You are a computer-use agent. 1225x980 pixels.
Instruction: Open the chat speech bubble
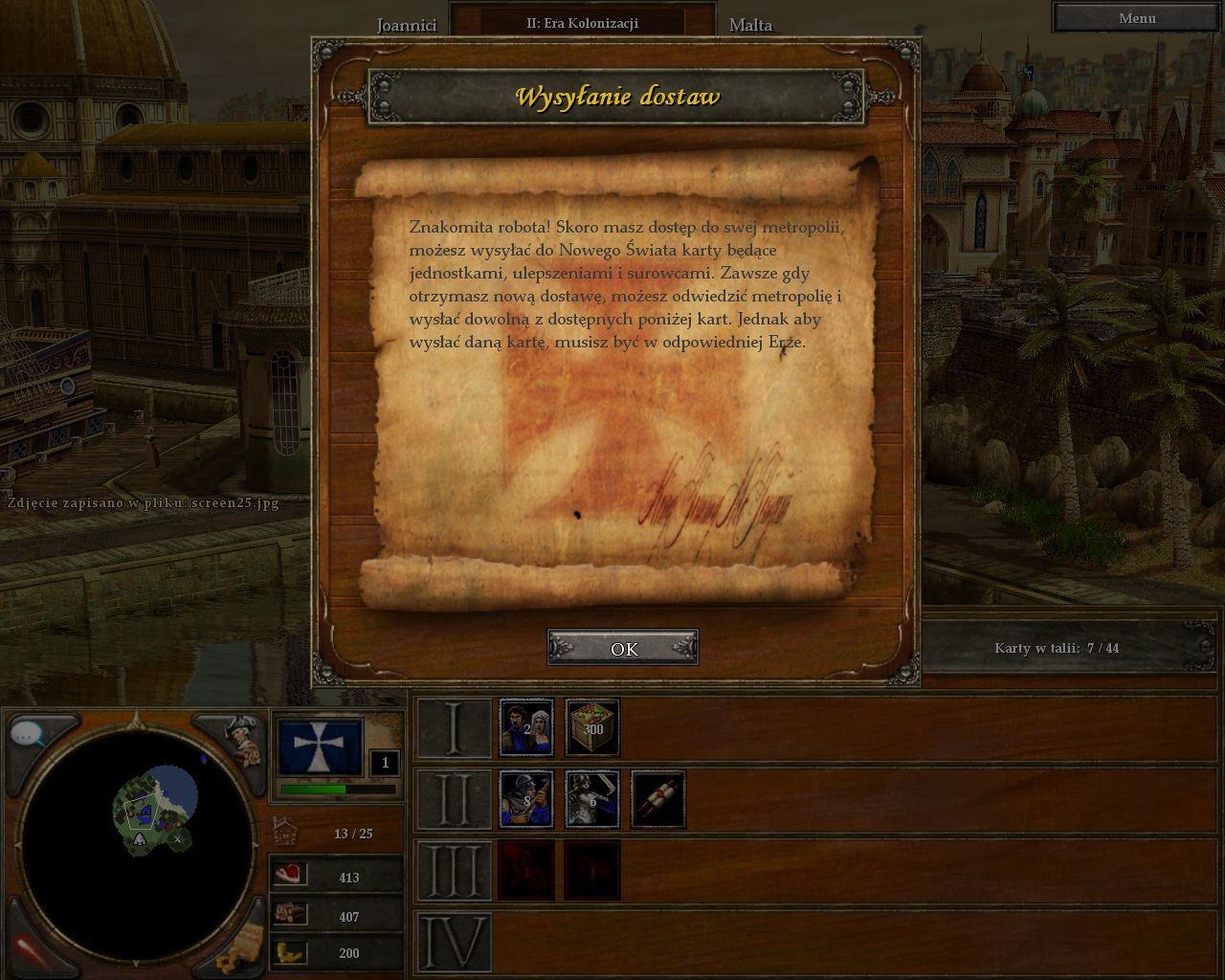31,735
